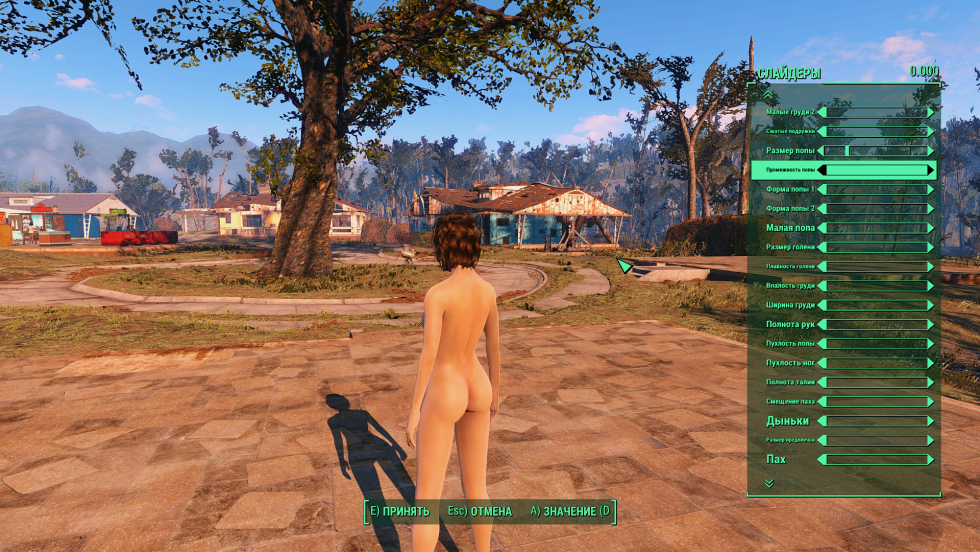Click the scroll-up chevron above the slider list
Screen dimensions: 980x552
(x=768, y=95)
